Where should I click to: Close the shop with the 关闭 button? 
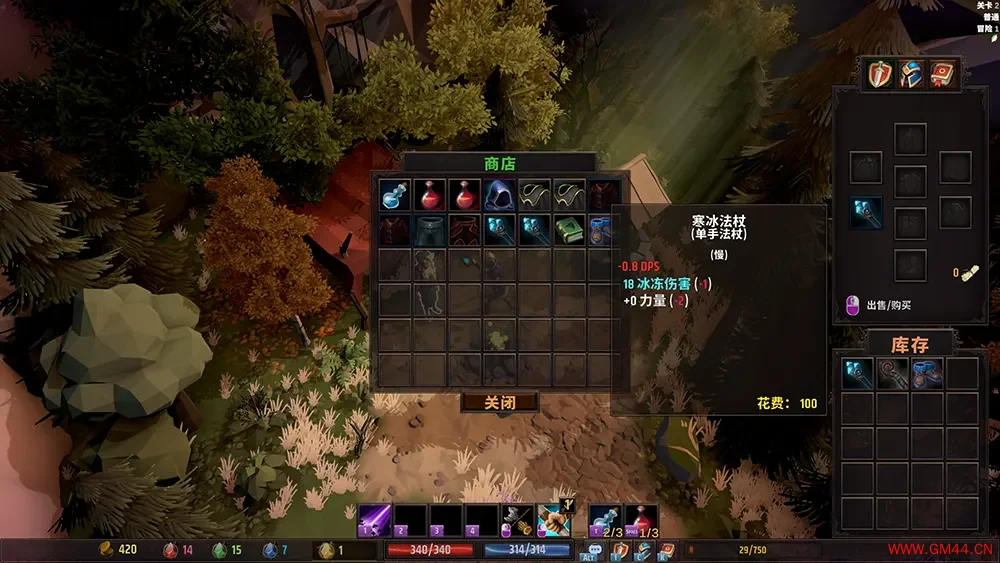(499, 402)
